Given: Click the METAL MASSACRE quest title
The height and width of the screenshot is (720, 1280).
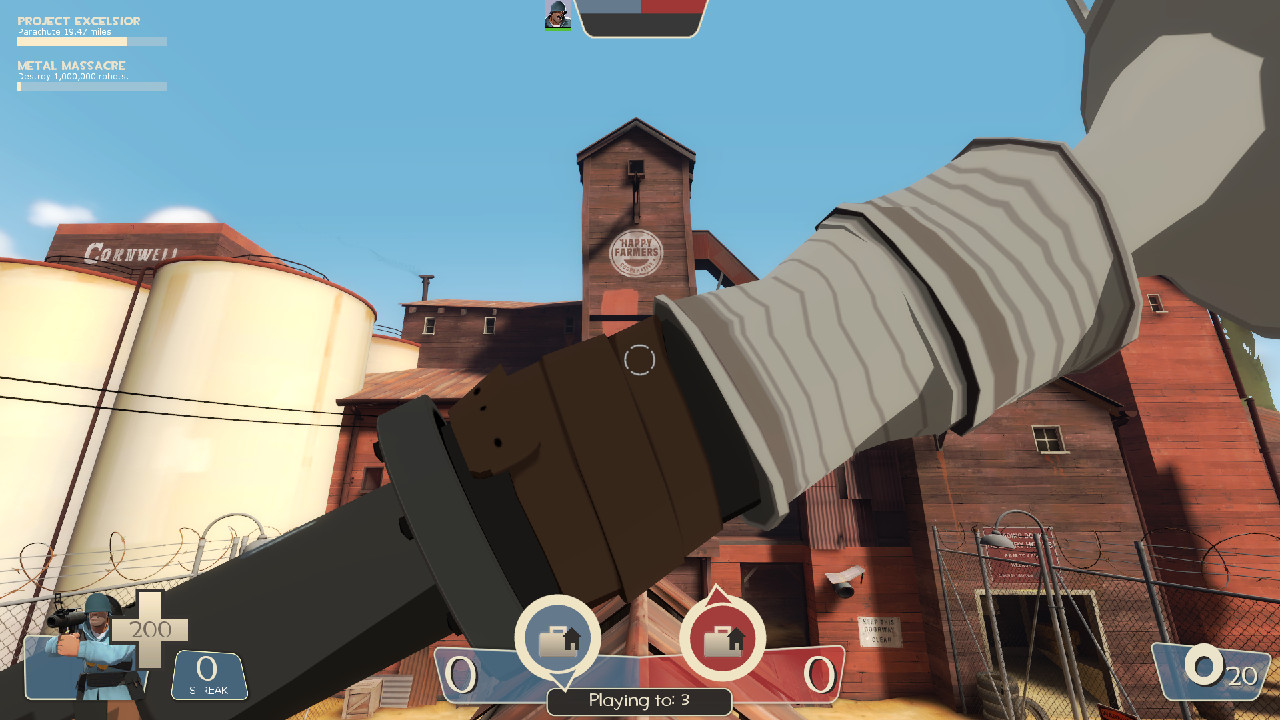Looking at the screenshot, I should point(70,65).
